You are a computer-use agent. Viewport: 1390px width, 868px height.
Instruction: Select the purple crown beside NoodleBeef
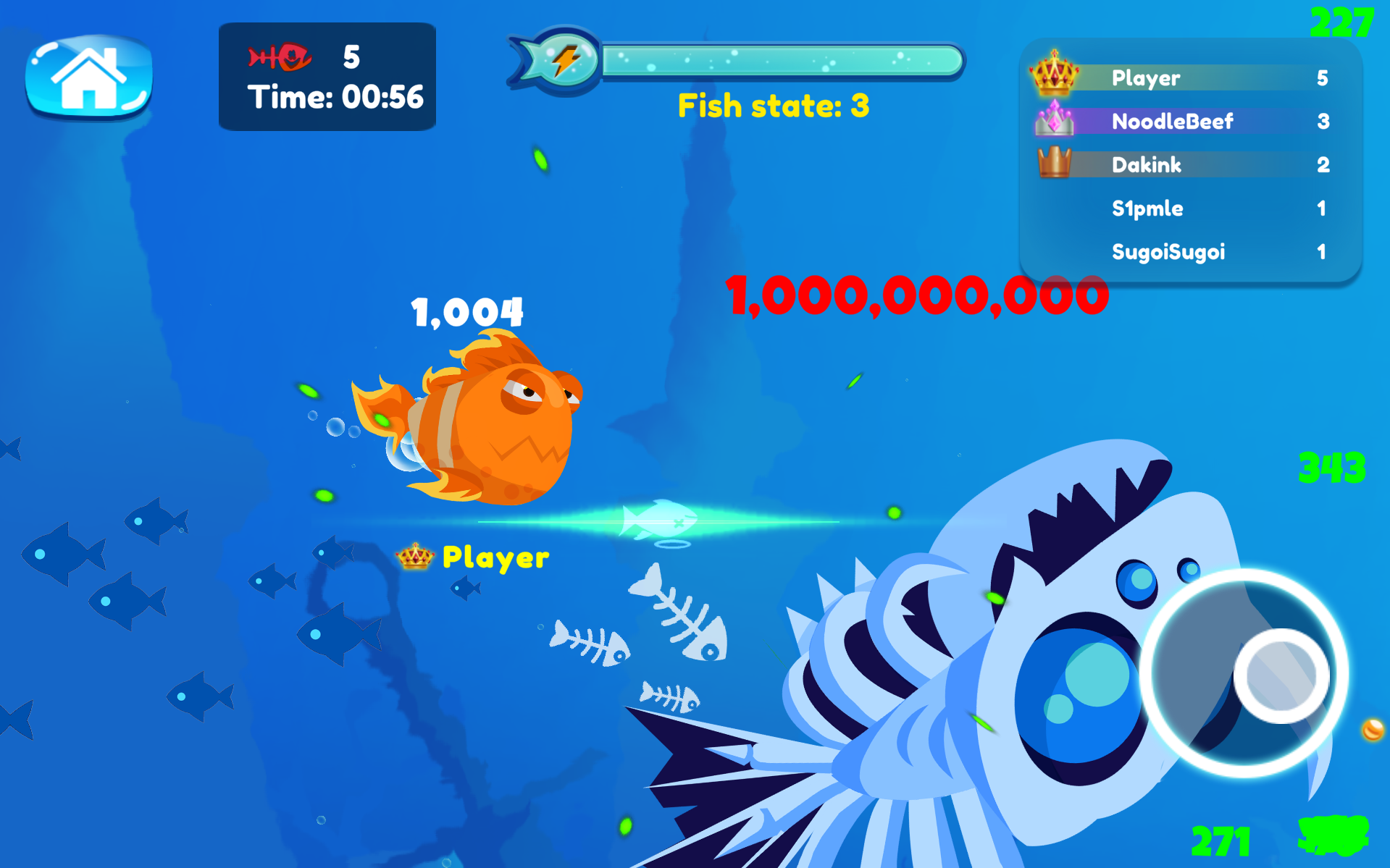coord(1052,122)
